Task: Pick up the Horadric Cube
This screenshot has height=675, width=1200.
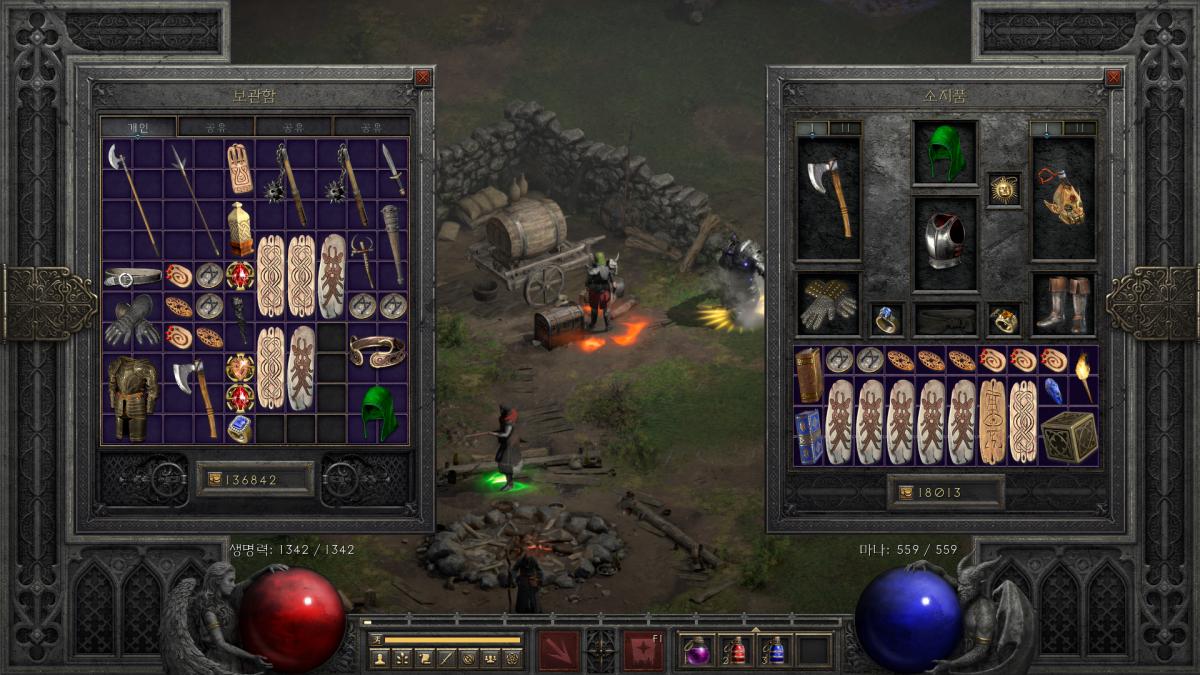Action: [x=1068, y=436]
